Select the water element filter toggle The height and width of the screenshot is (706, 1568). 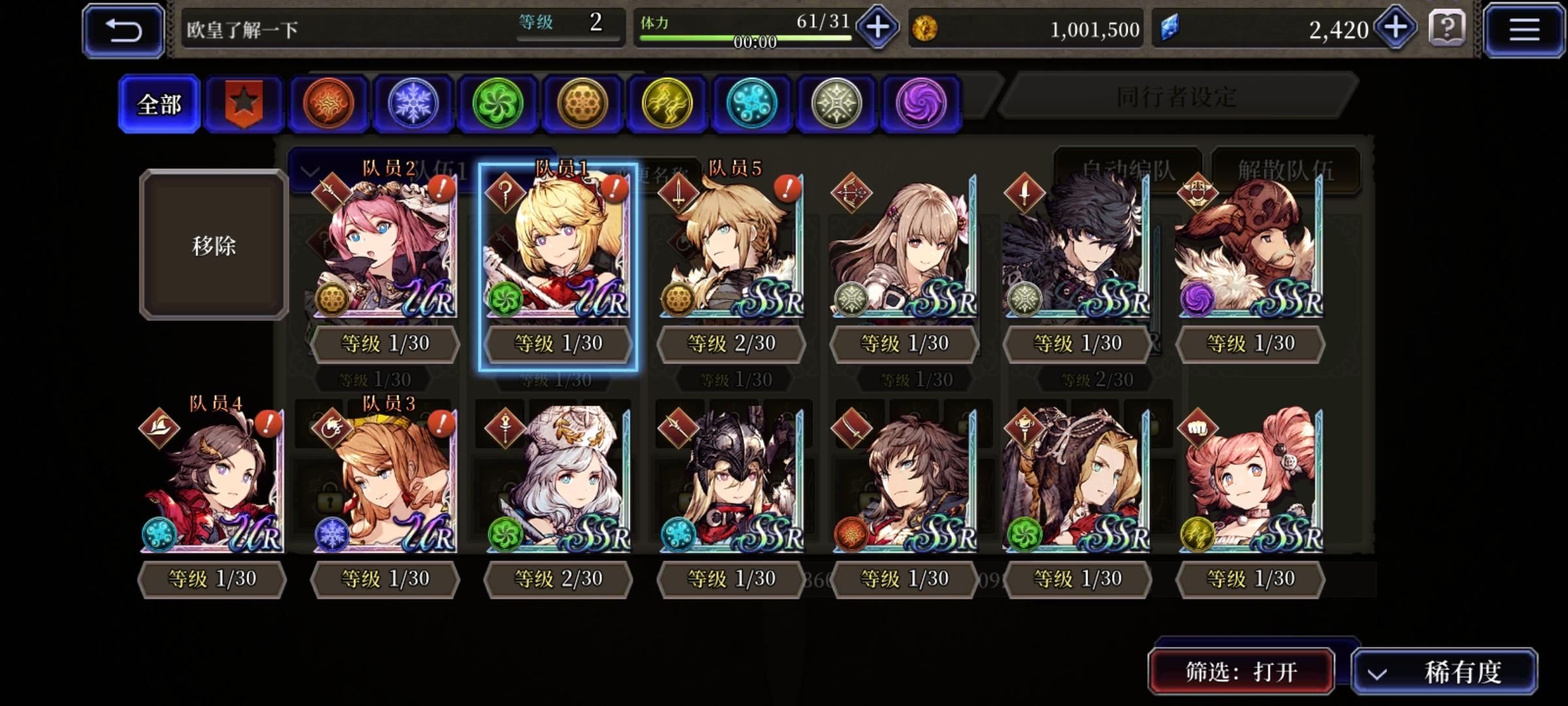point(751,103)
